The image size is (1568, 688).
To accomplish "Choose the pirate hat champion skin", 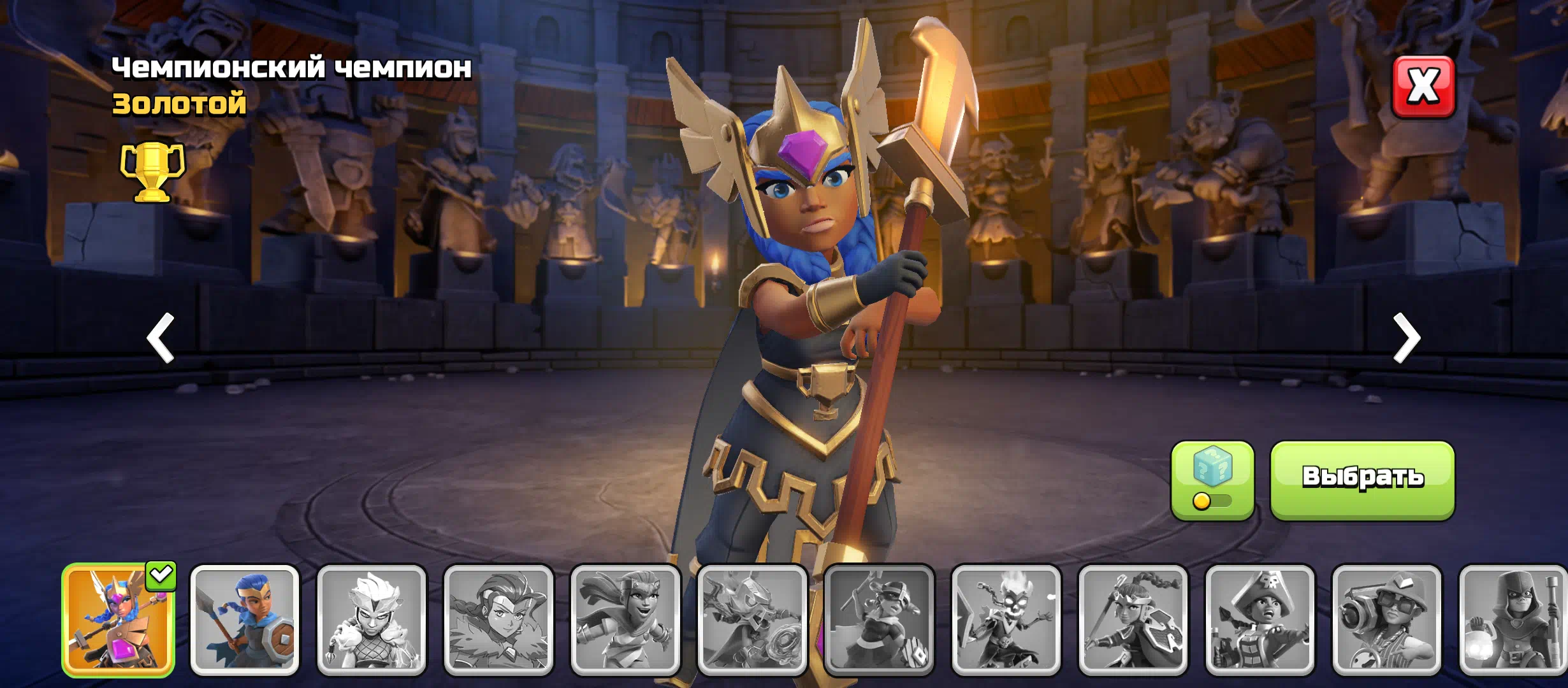I will (x=1259, y=620).
